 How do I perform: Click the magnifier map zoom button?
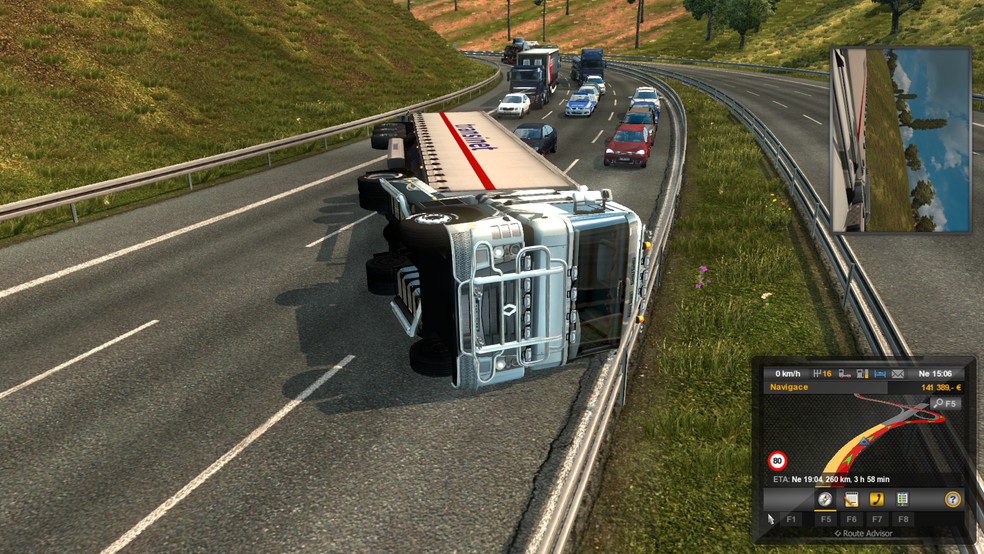[937, 403]
